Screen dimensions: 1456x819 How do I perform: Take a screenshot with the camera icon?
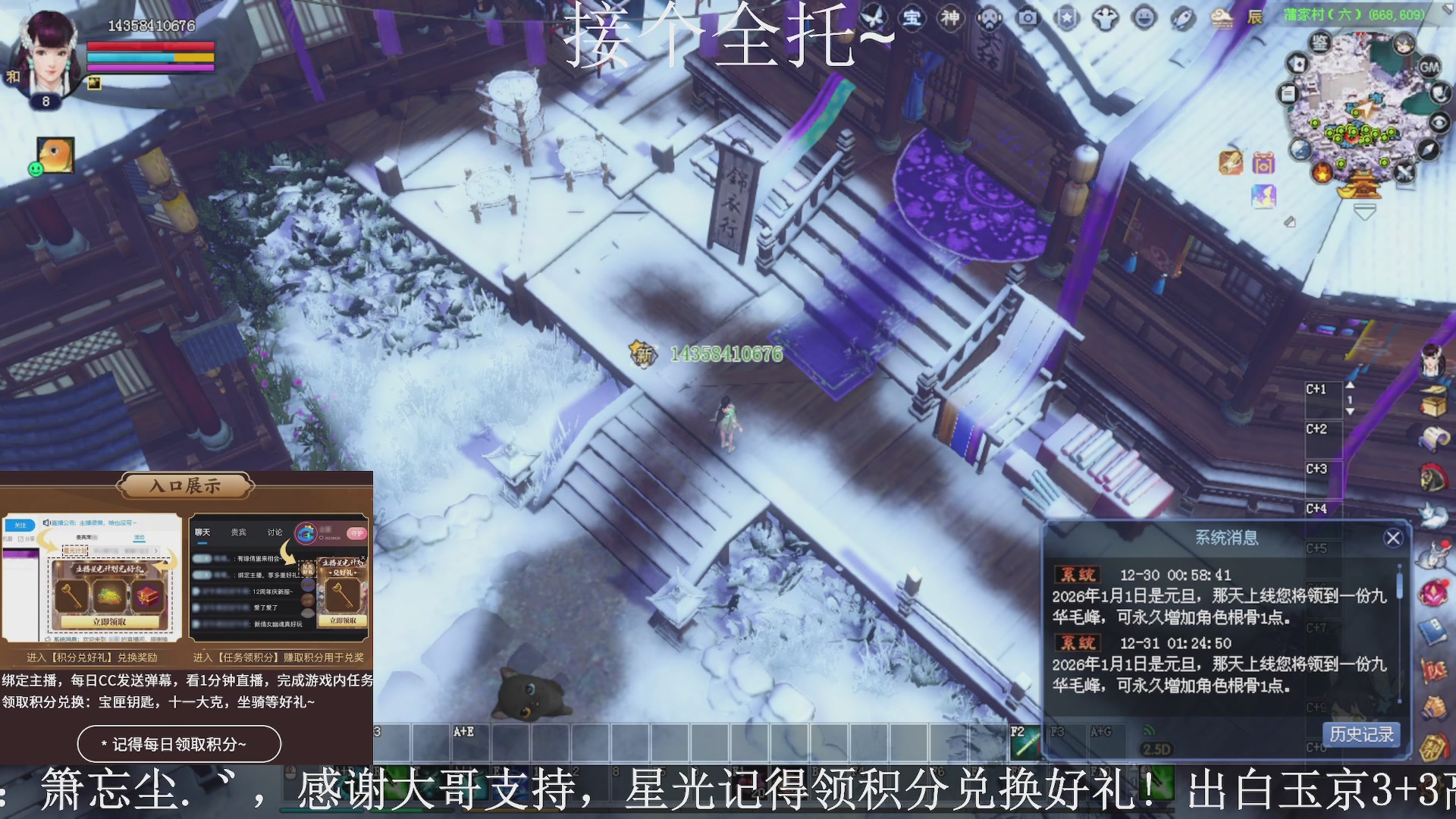[x=1028, y=17]
